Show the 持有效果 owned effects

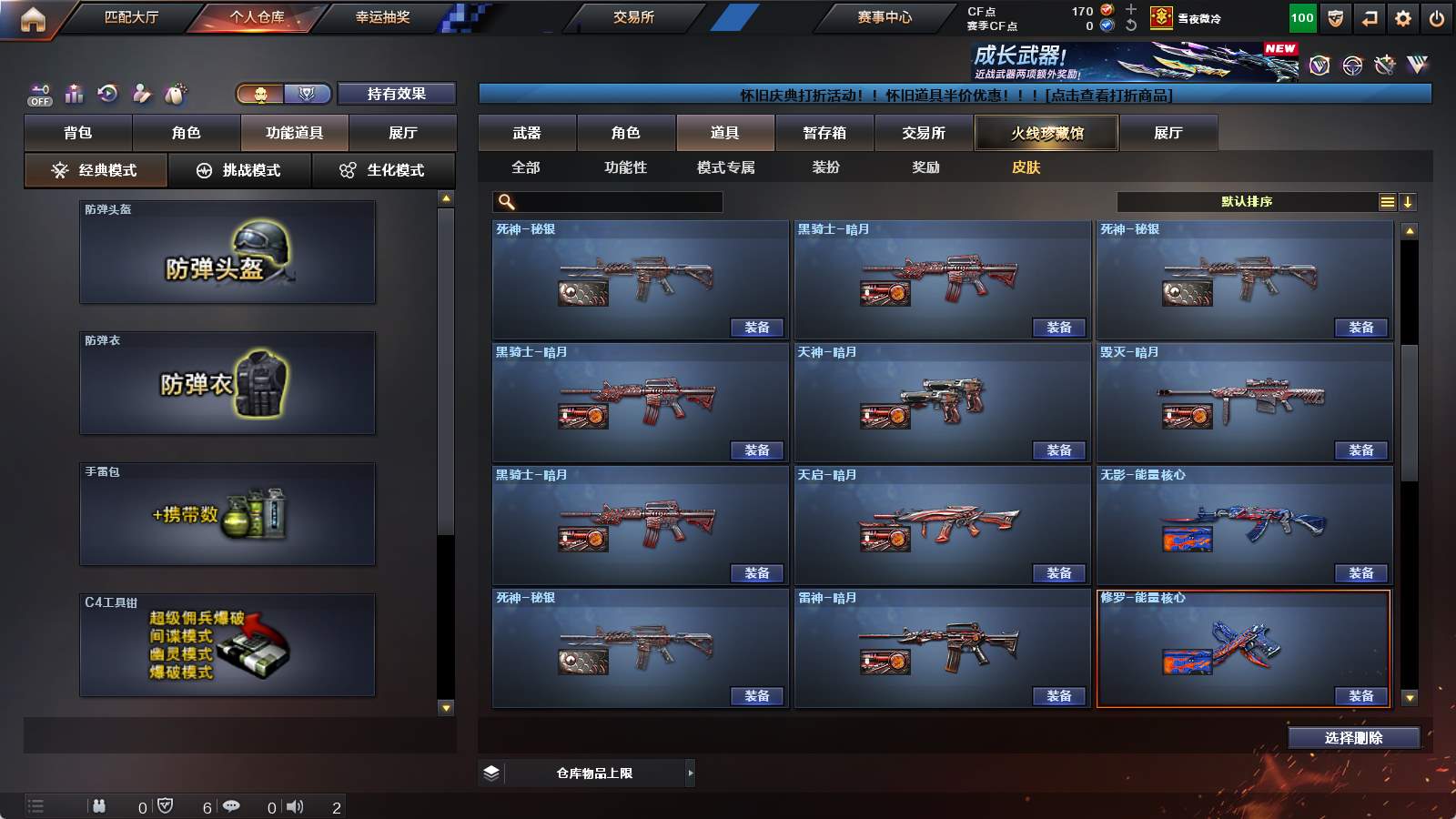click(x=396, y=94)
